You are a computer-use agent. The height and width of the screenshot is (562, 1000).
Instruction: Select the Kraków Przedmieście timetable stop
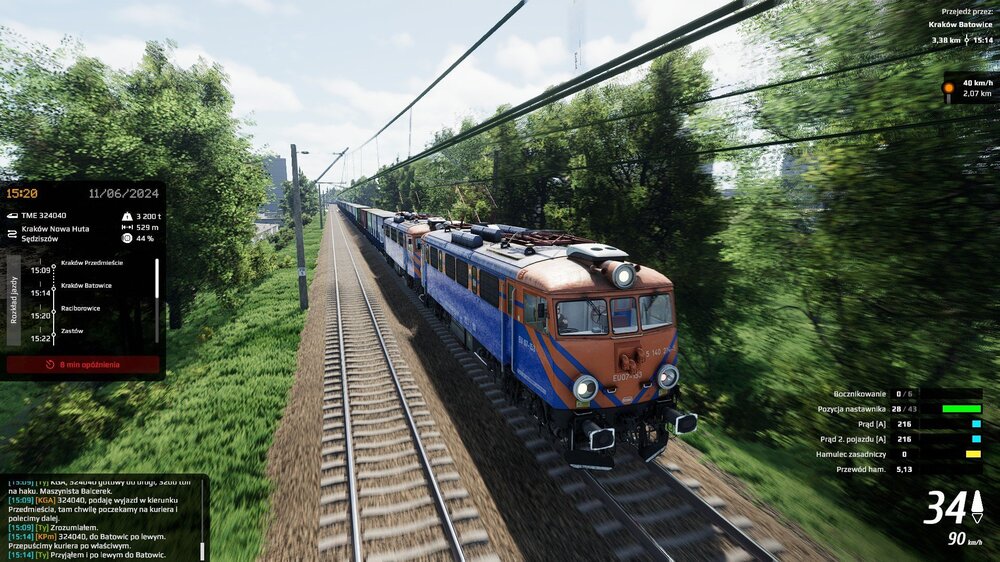(x=91, y=263)
